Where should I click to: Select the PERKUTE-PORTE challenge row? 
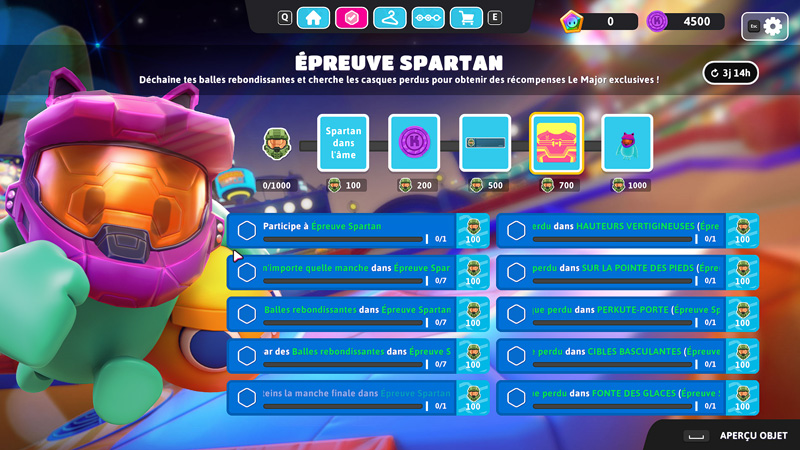[x=612, y=315]
